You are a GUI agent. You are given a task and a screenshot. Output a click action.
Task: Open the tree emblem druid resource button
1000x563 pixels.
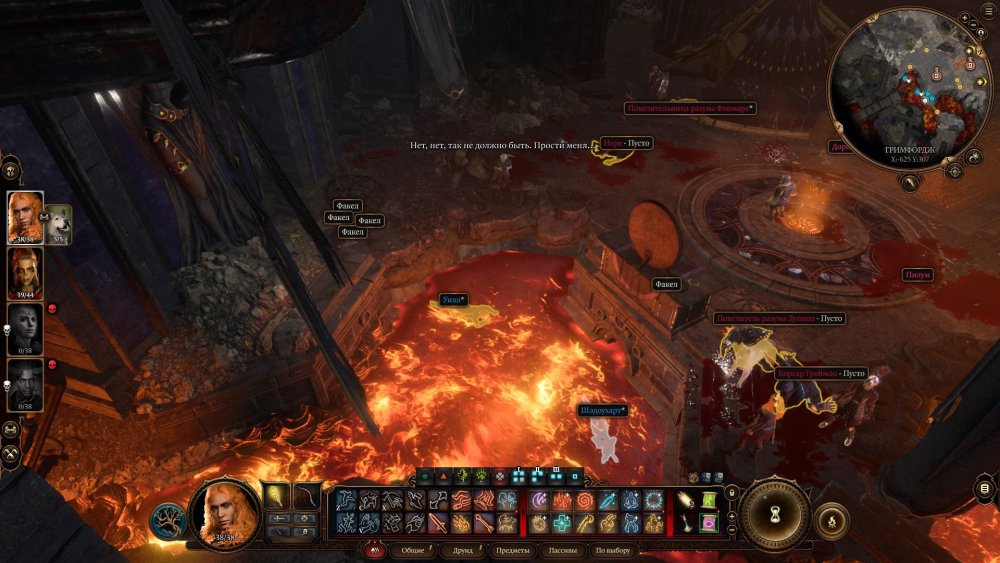pyautogui.click(x=168, y=520)
